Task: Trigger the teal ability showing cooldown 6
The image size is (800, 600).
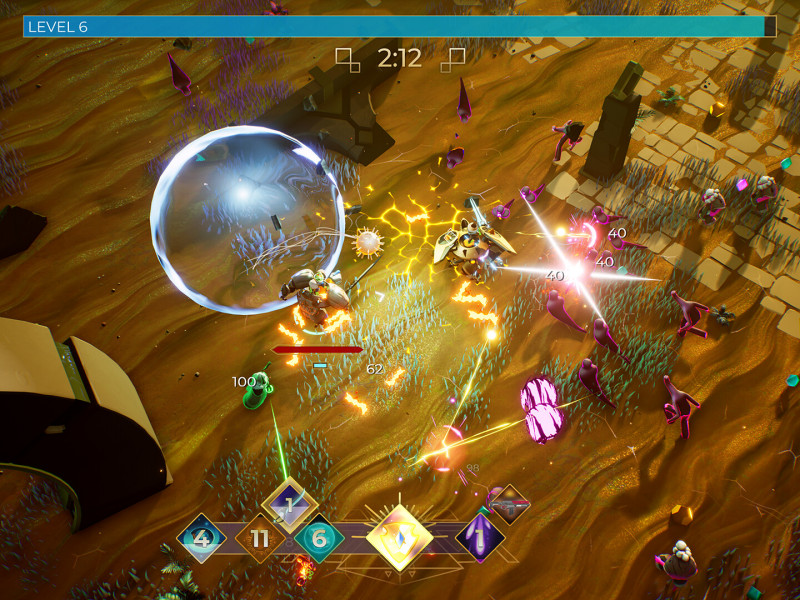Action: (319, 539)
